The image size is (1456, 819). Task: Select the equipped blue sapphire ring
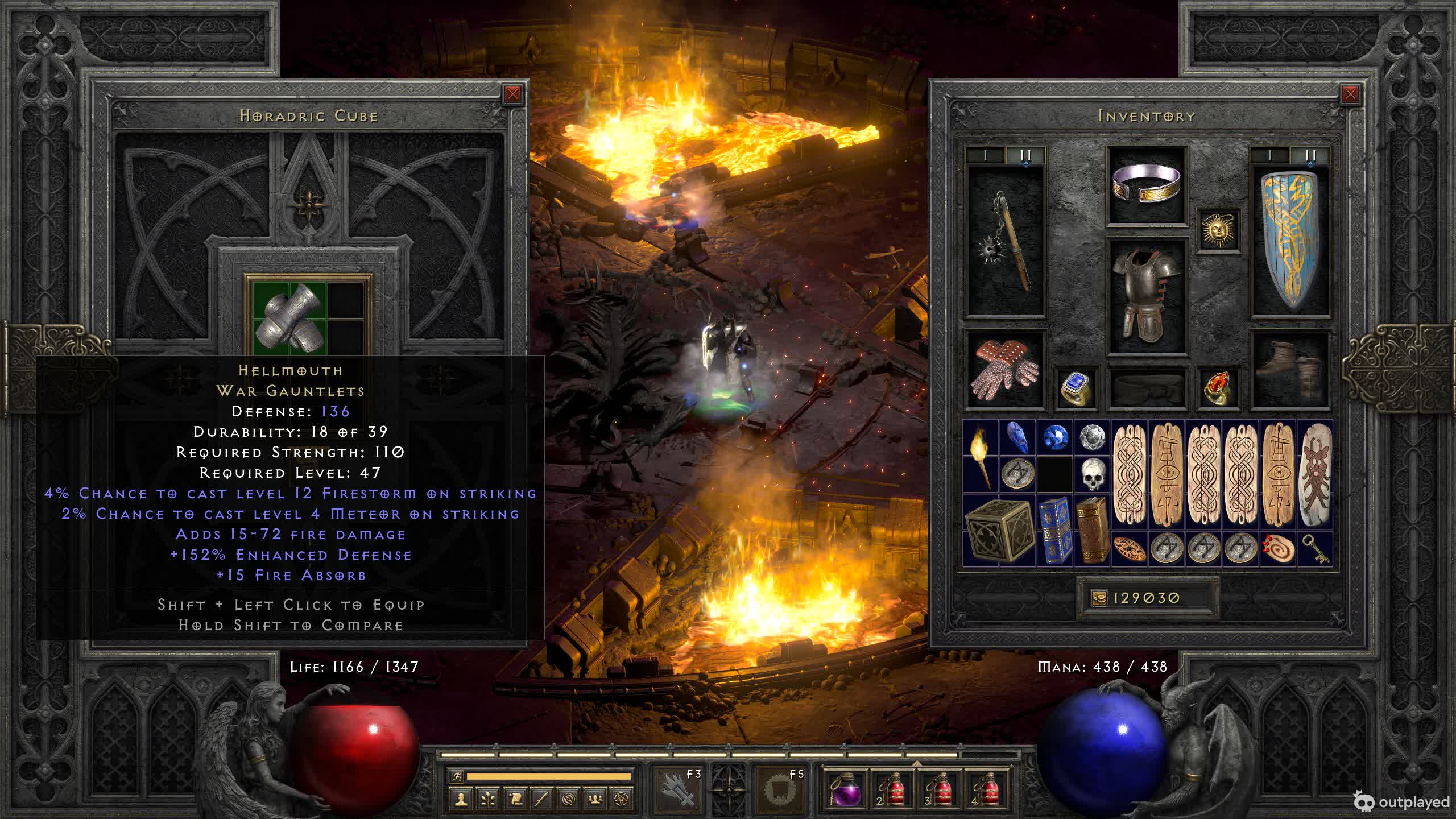point(1076,388)
